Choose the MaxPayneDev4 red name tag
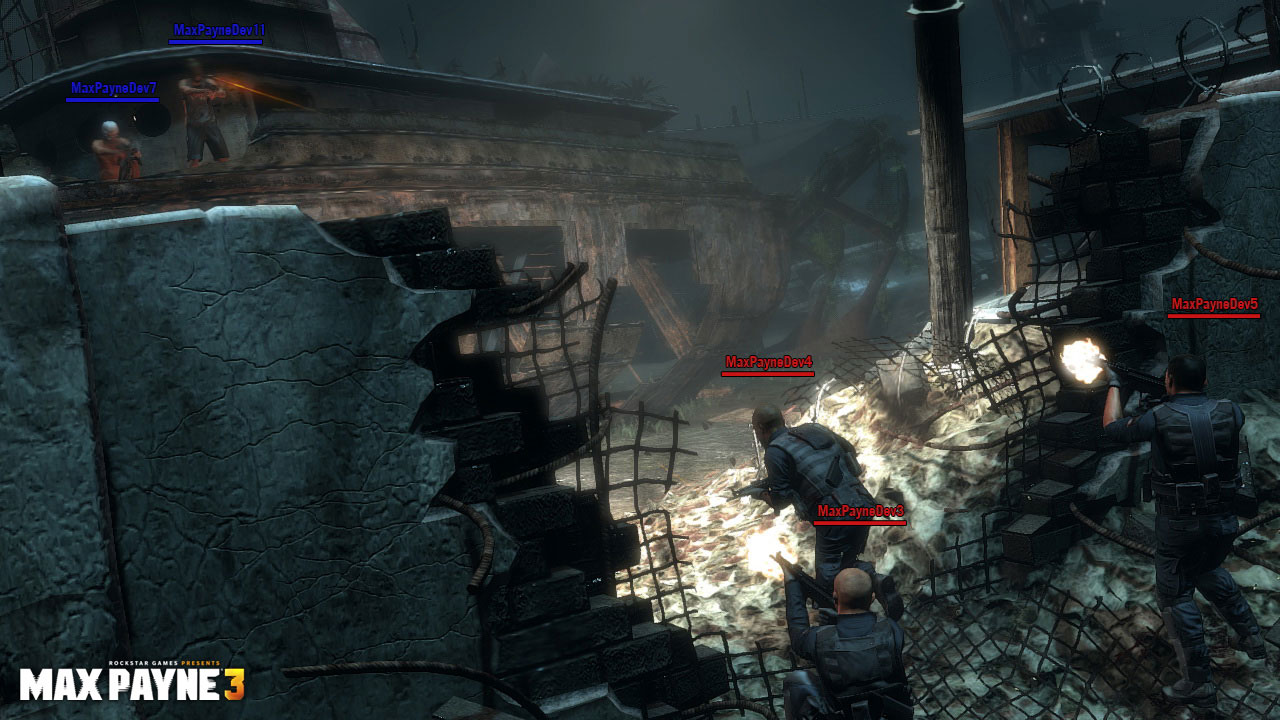The image size is (1280, 720). [x=768, y=362]
